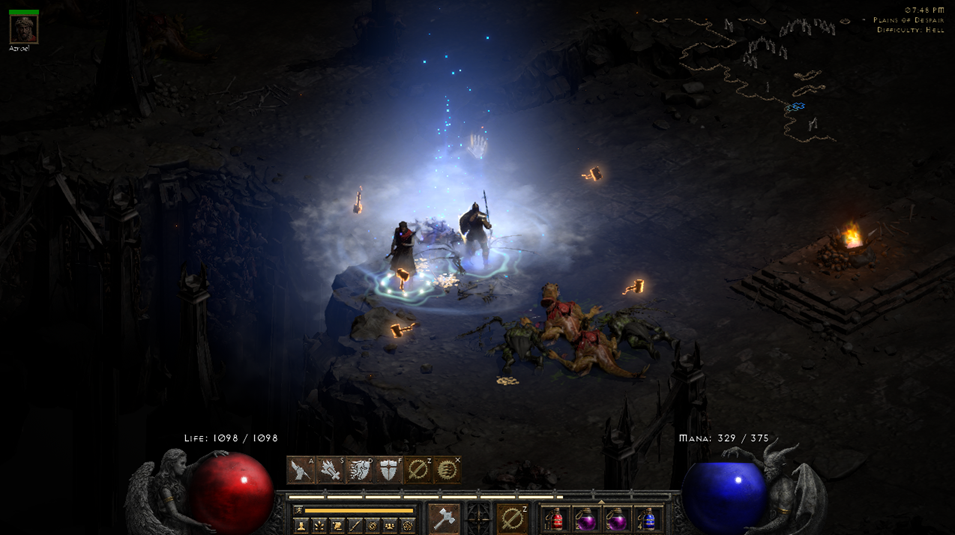Click the sword icon in mini-panel
The height and width of the screenshot is (535, 955).
354,526
